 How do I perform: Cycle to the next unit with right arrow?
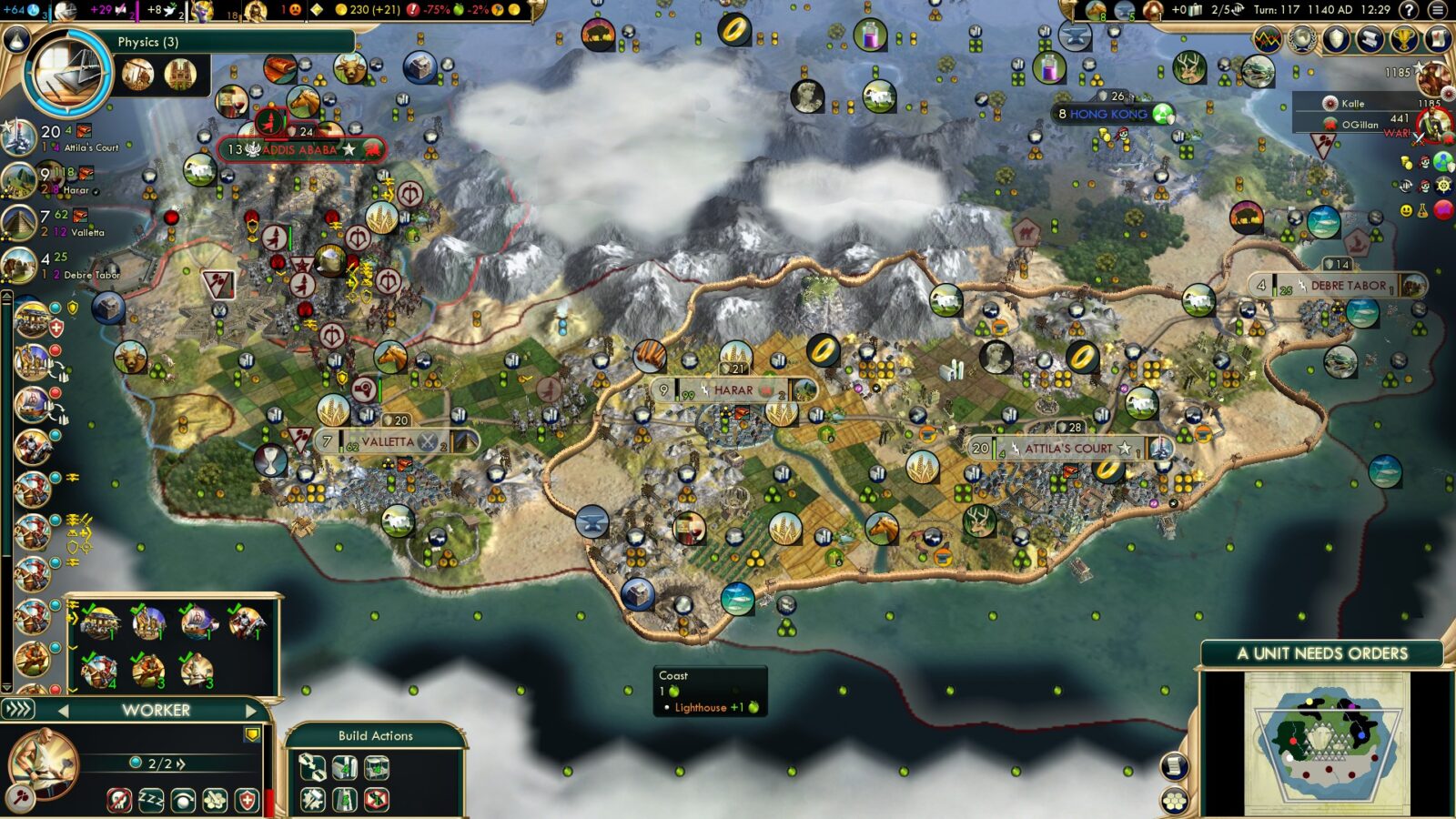point(253,712)
